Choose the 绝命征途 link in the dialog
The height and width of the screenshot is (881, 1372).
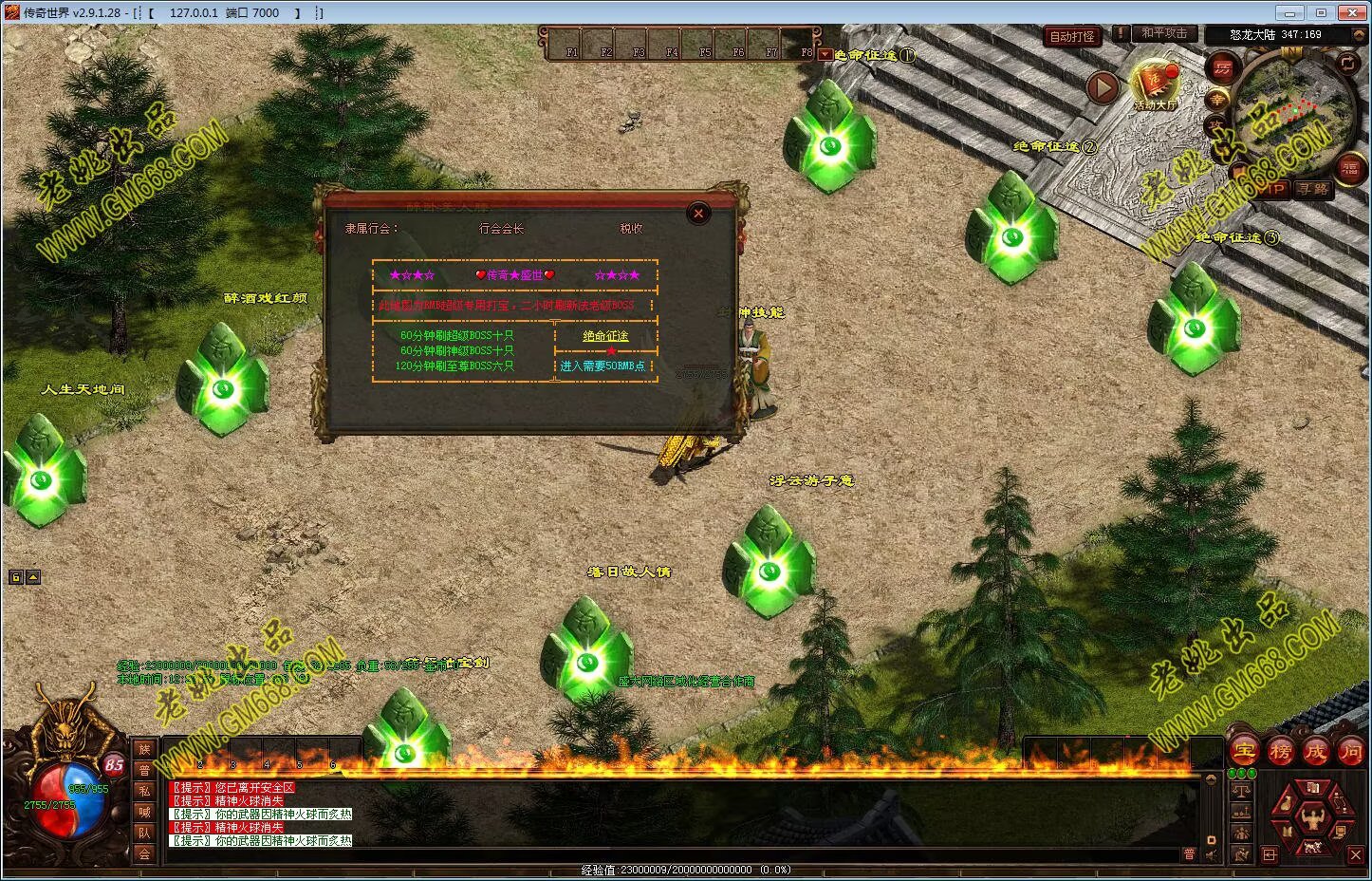click(x=605, y=336)
